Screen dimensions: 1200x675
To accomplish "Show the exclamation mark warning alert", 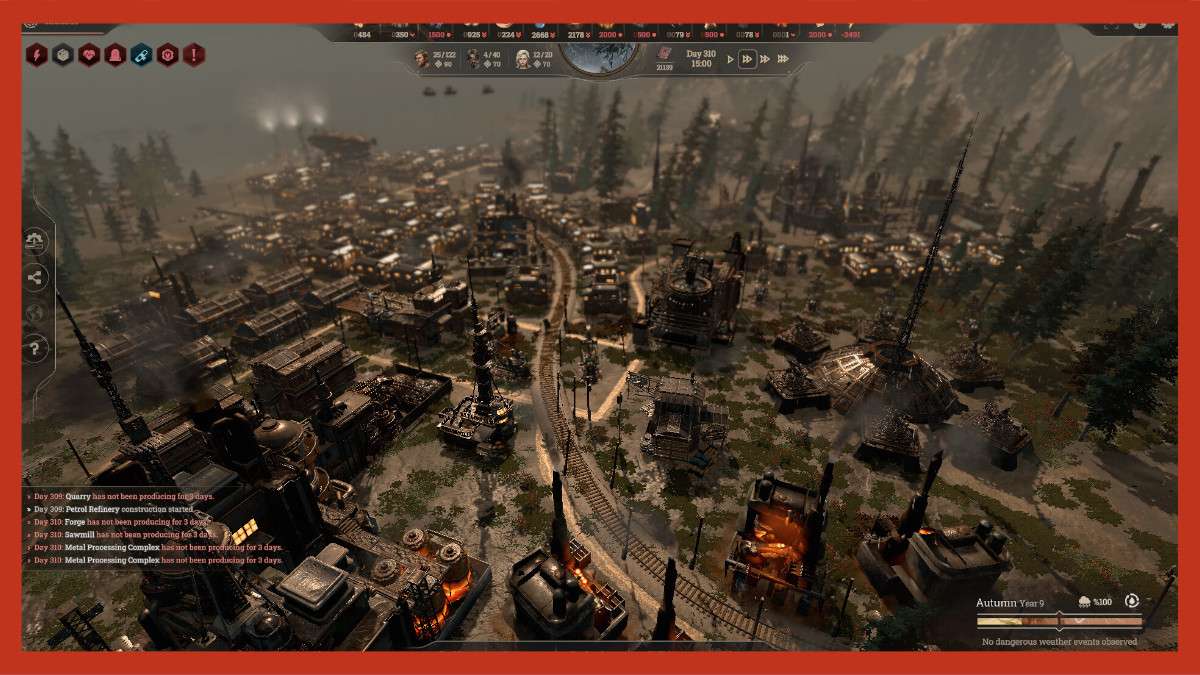I will tap(193, 55).
